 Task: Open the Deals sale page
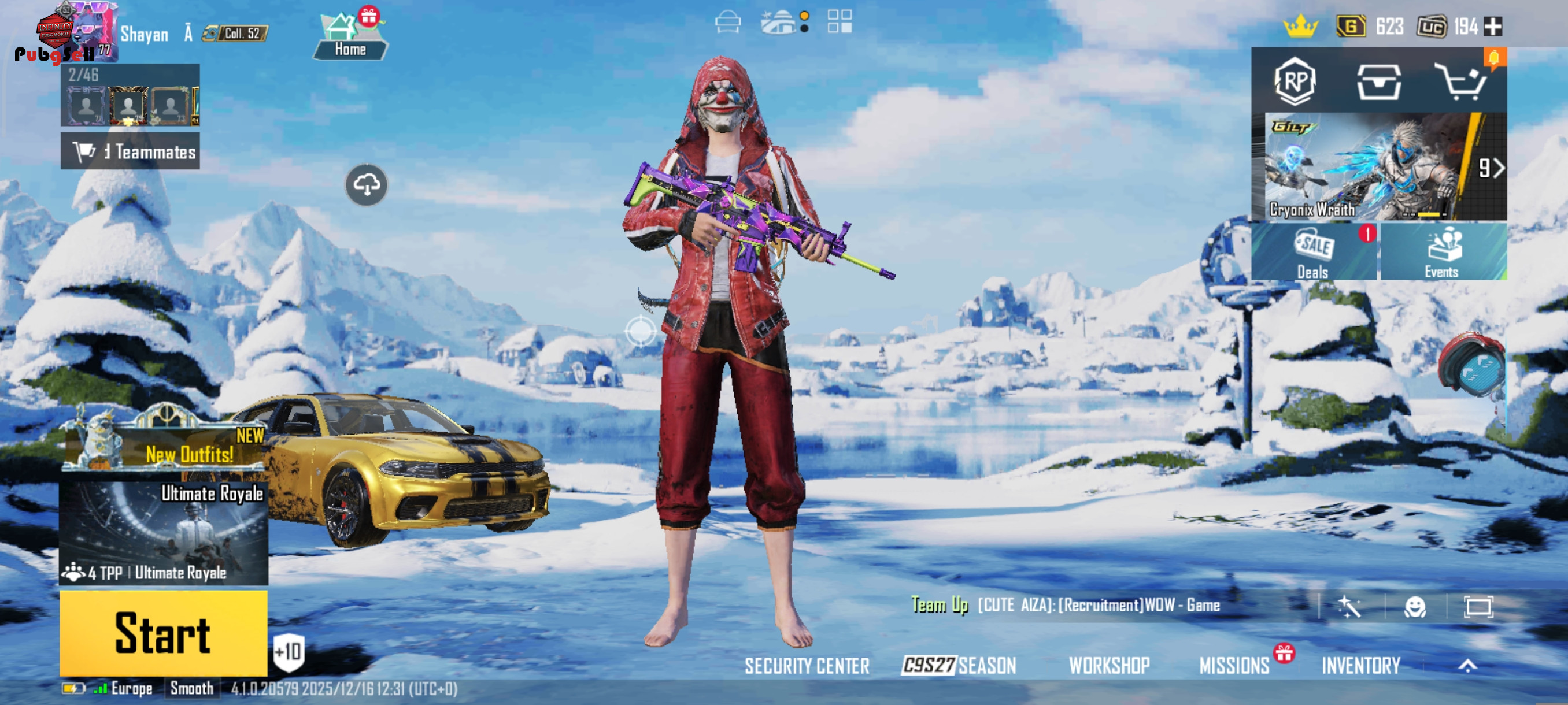click(1314, 252)
